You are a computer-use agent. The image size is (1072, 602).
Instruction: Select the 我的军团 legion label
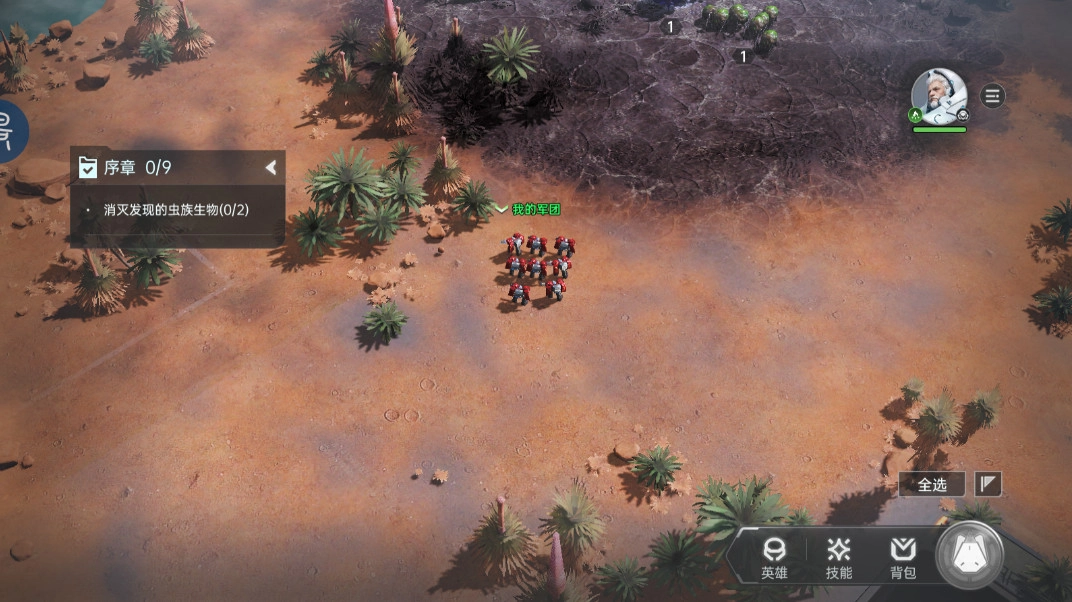point(535,209)
